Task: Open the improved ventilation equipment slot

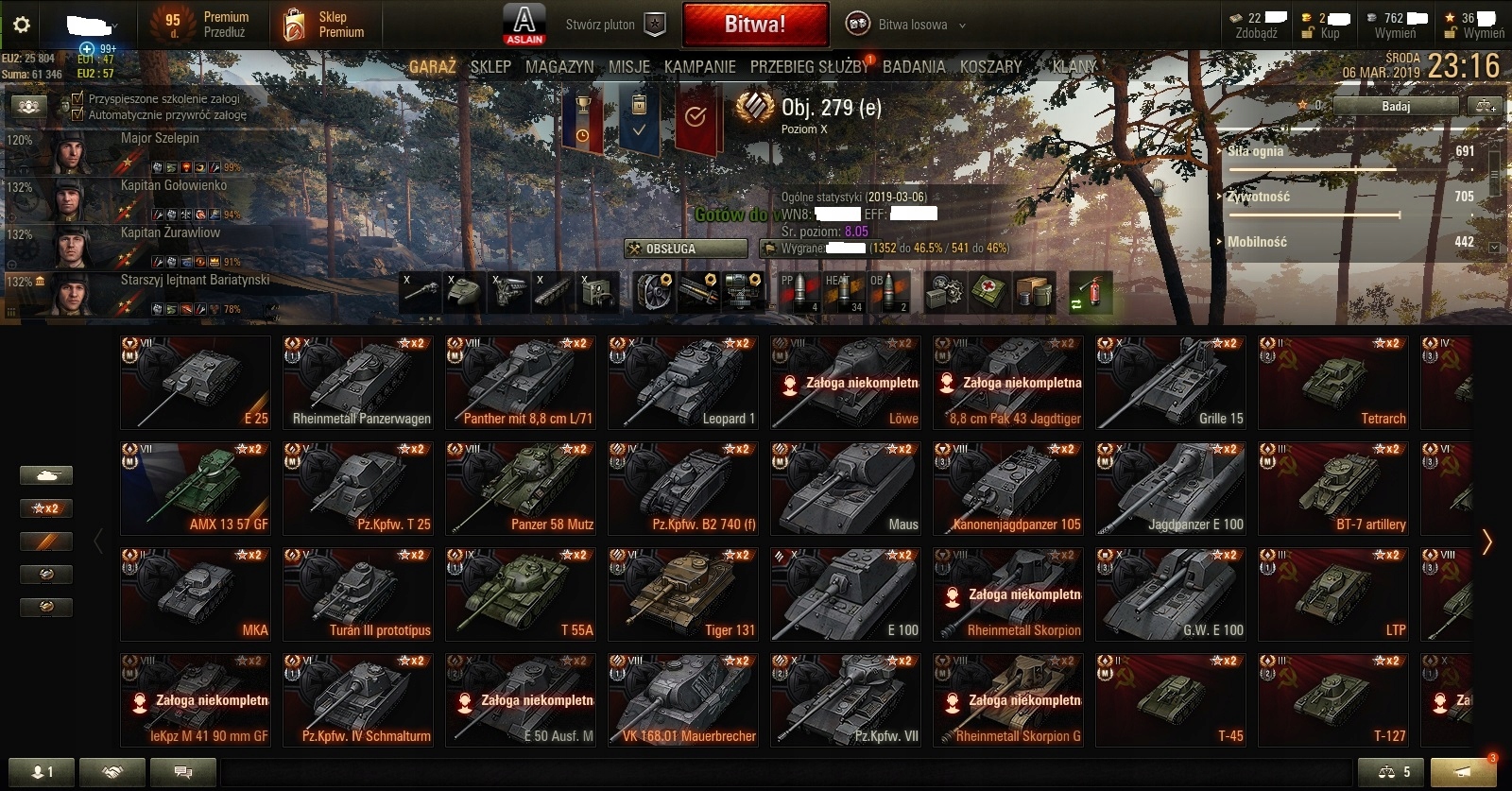Action: 654,293
